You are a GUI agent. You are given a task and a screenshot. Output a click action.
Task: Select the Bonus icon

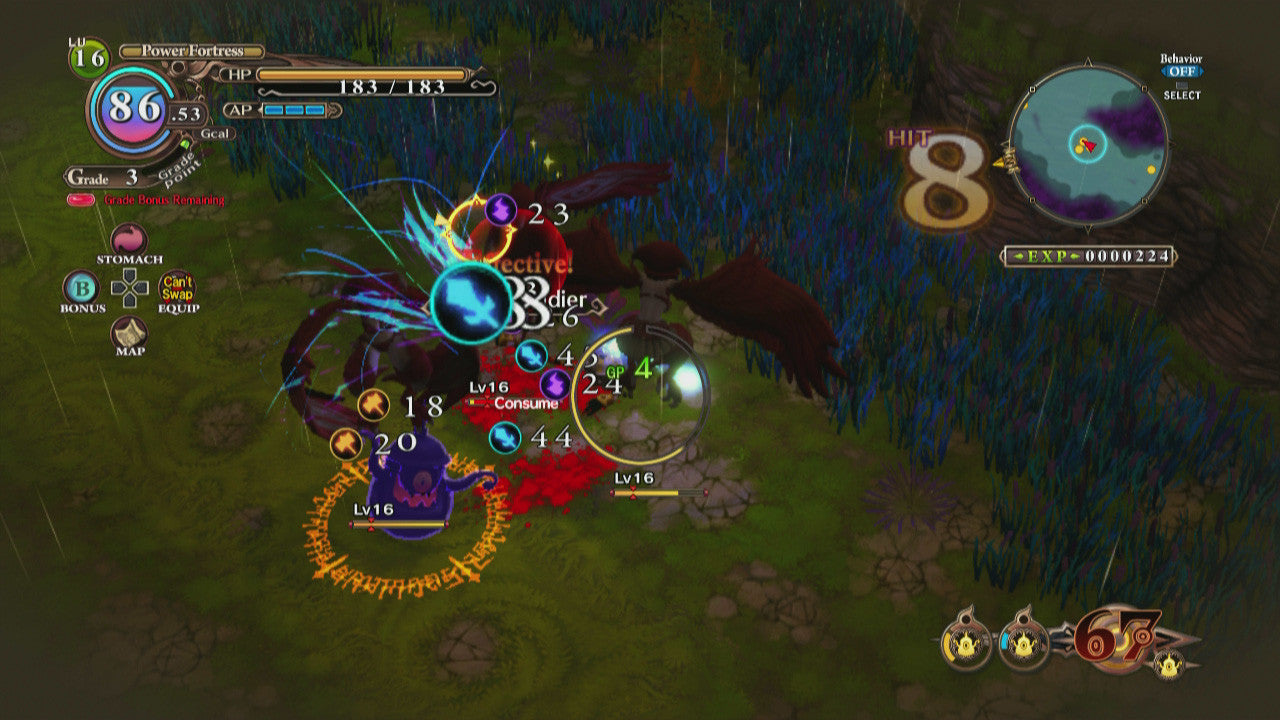coord(80,288)
